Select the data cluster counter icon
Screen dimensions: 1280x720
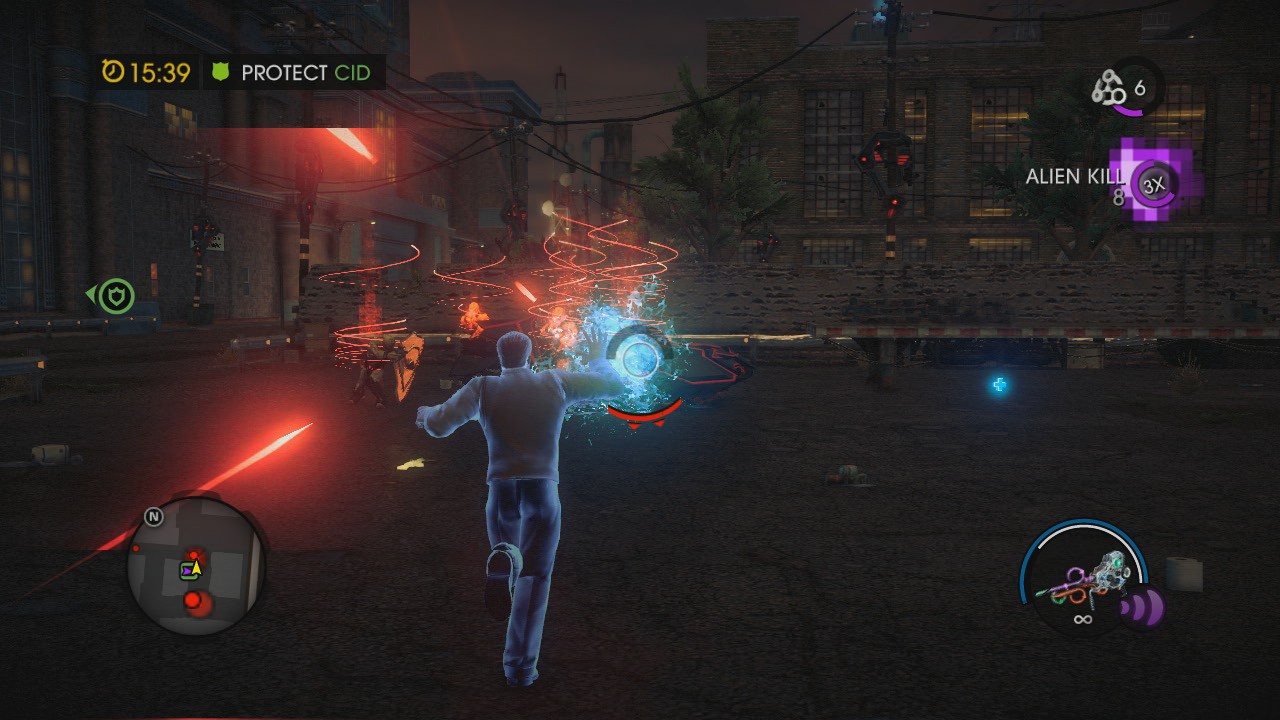[x=1108, y=90]
